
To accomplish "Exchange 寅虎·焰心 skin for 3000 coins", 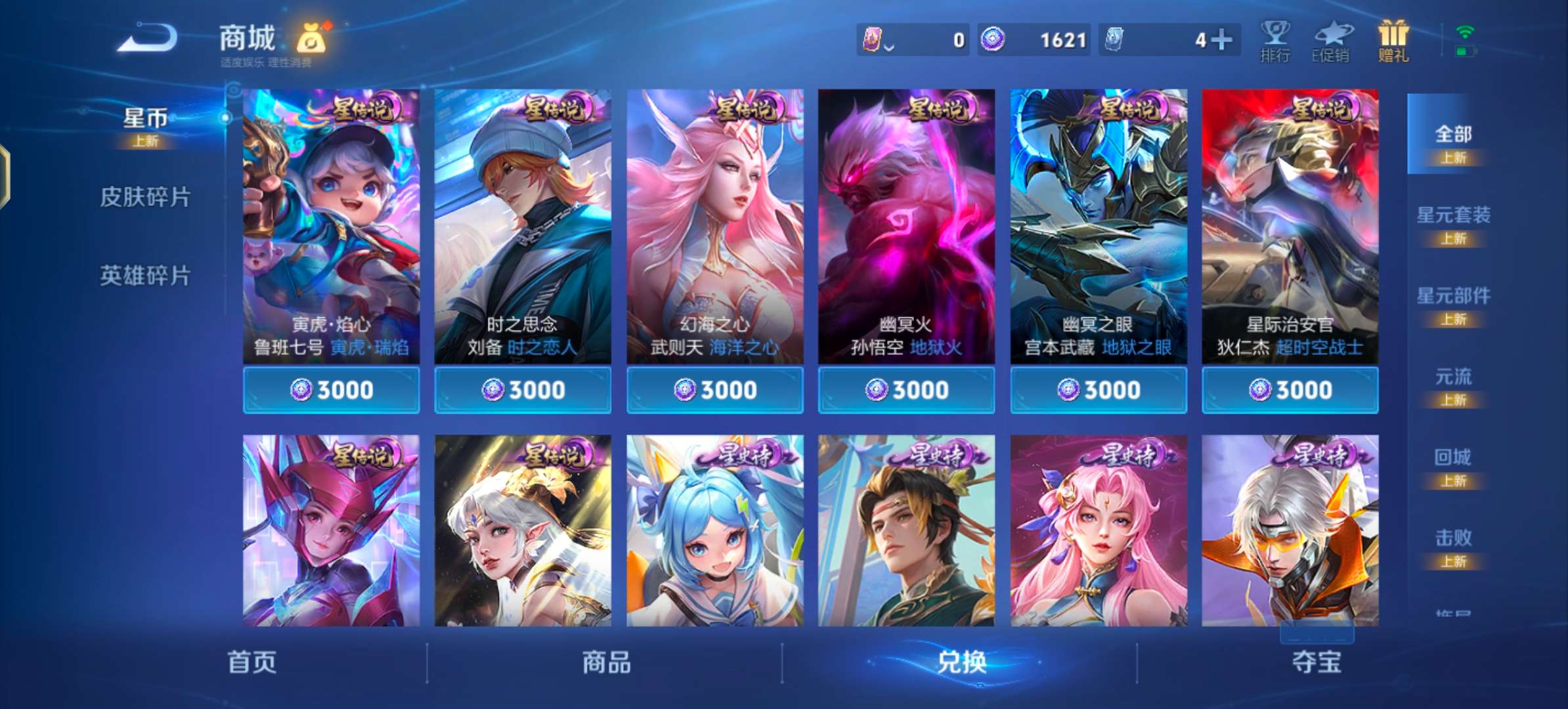I will tap(331, 389).
